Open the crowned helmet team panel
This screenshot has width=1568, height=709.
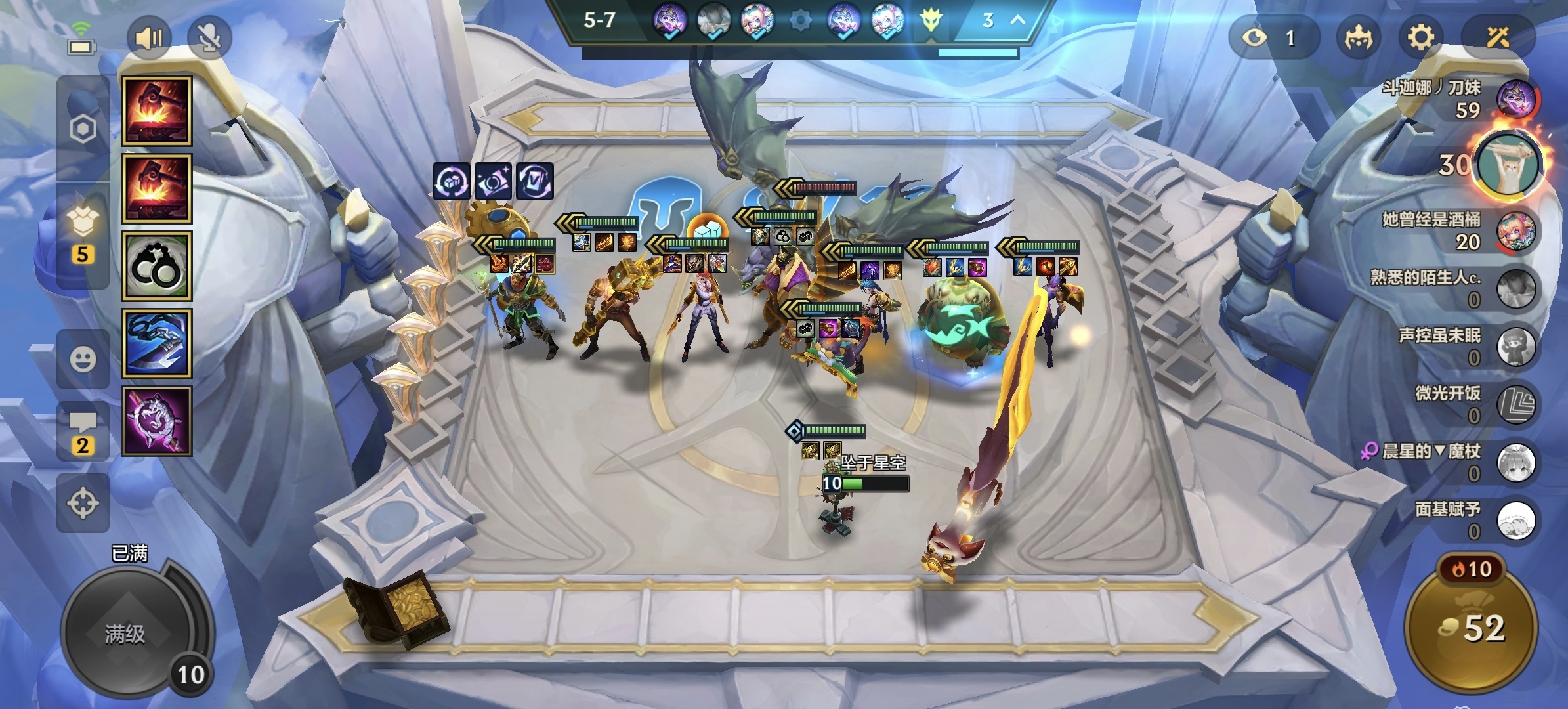1357,37
